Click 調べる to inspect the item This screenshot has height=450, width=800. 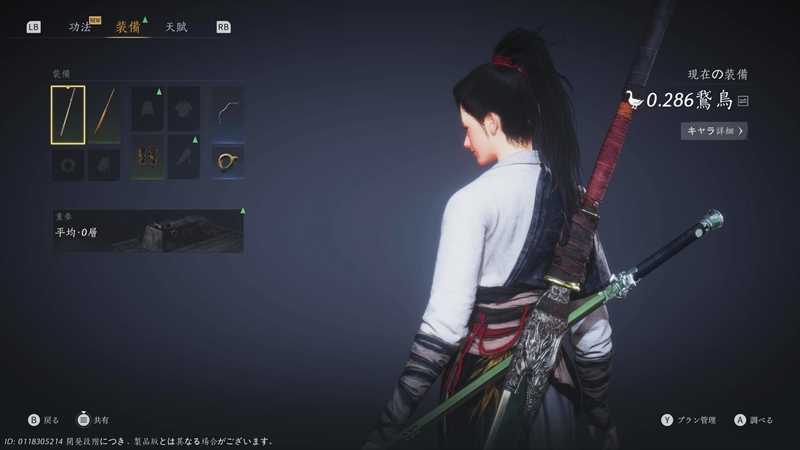click(753, 420)
